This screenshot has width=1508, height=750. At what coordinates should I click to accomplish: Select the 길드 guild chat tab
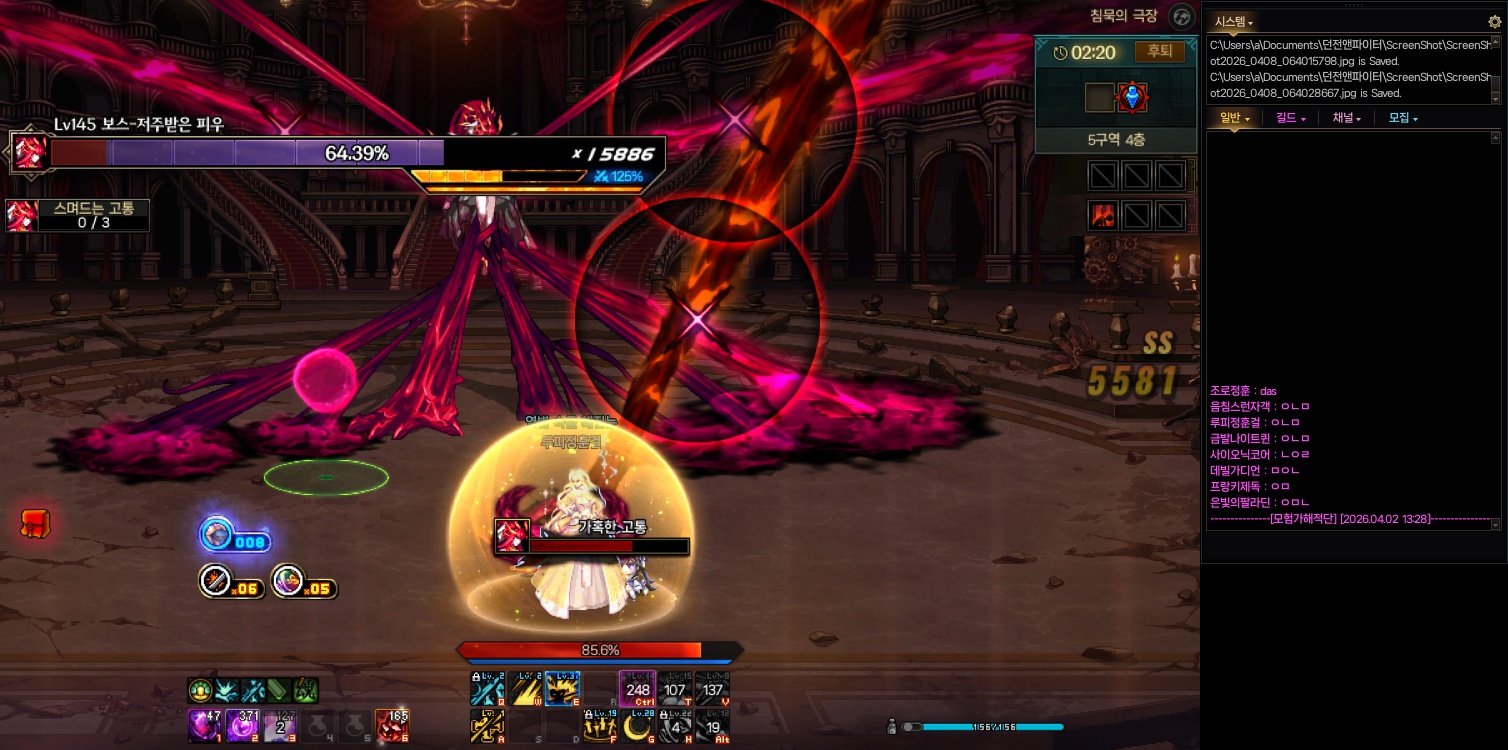pos(1290,118)
